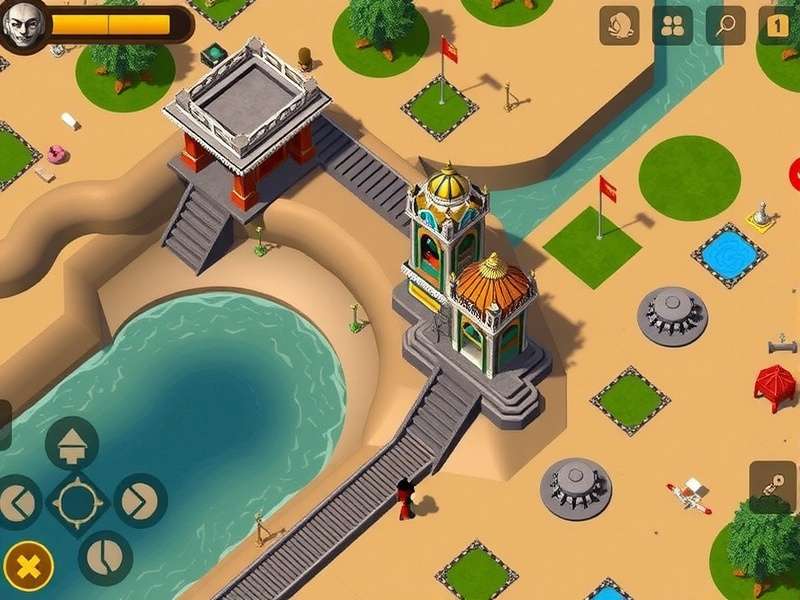Screen dimensions: 800x600
Task: Tap the bottom round control button
Action: pyautogui.click(x=105, y=557)
